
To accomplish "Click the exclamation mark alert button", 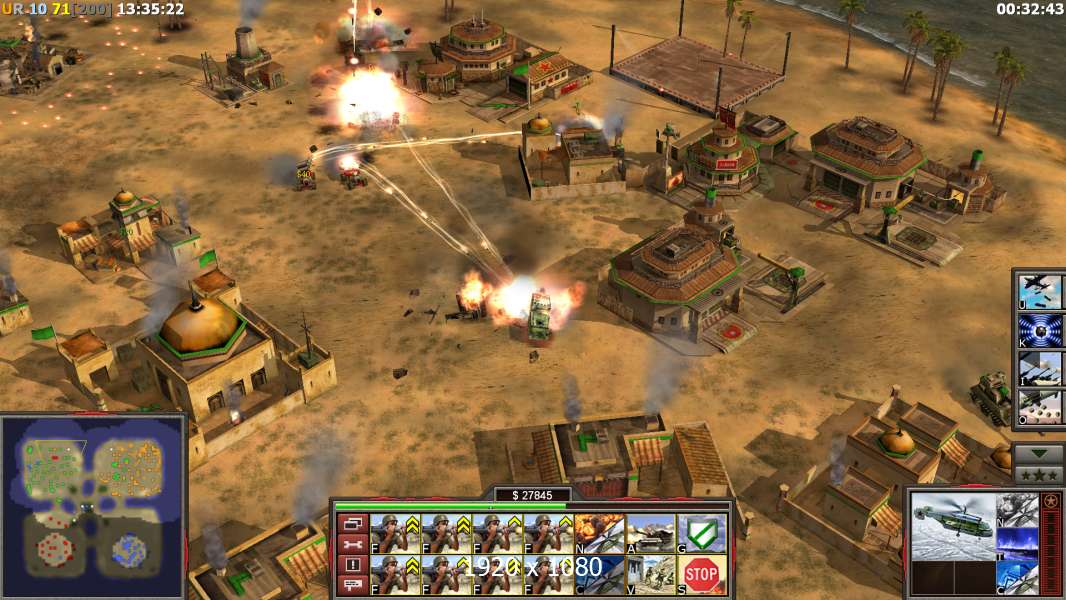I will click(352, 565).
